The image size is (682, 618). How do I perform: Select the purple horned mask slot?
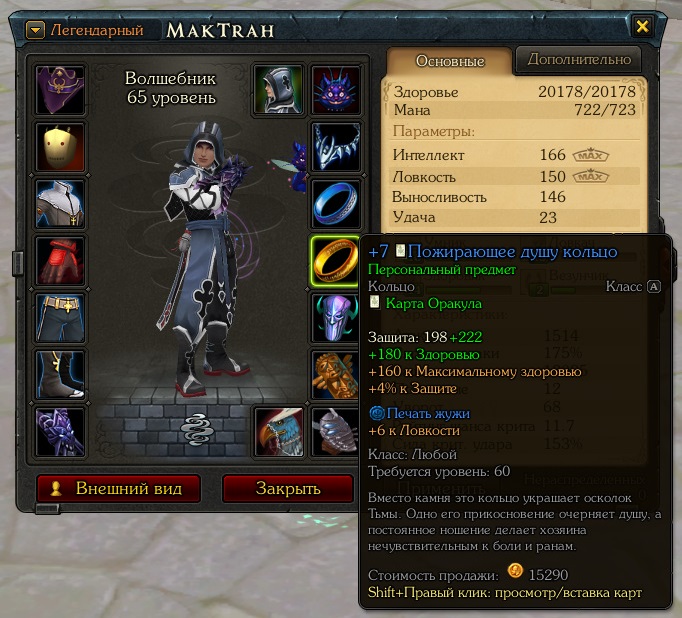335,318
